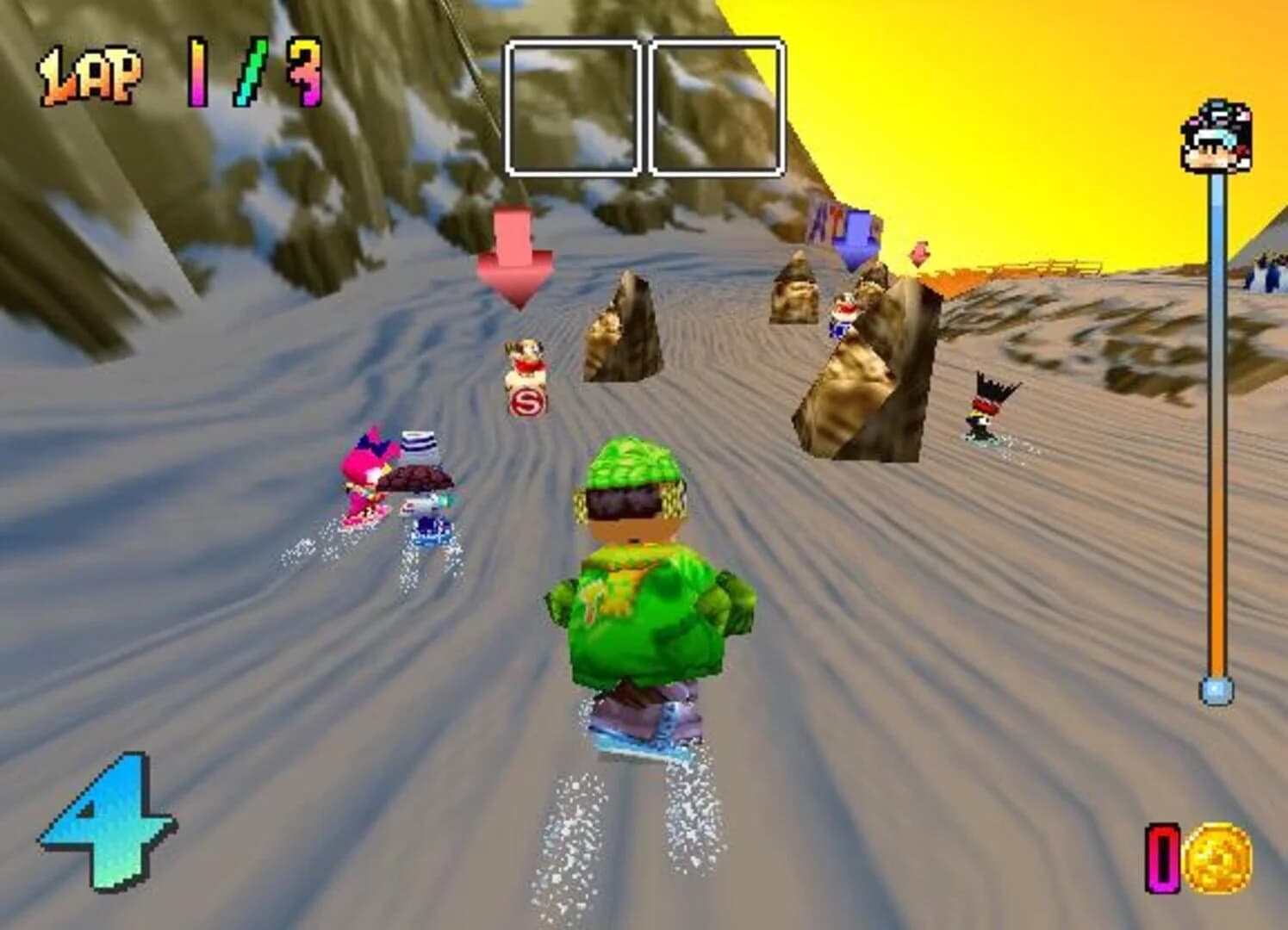Click the left empty item box slot

click(572, 103)
